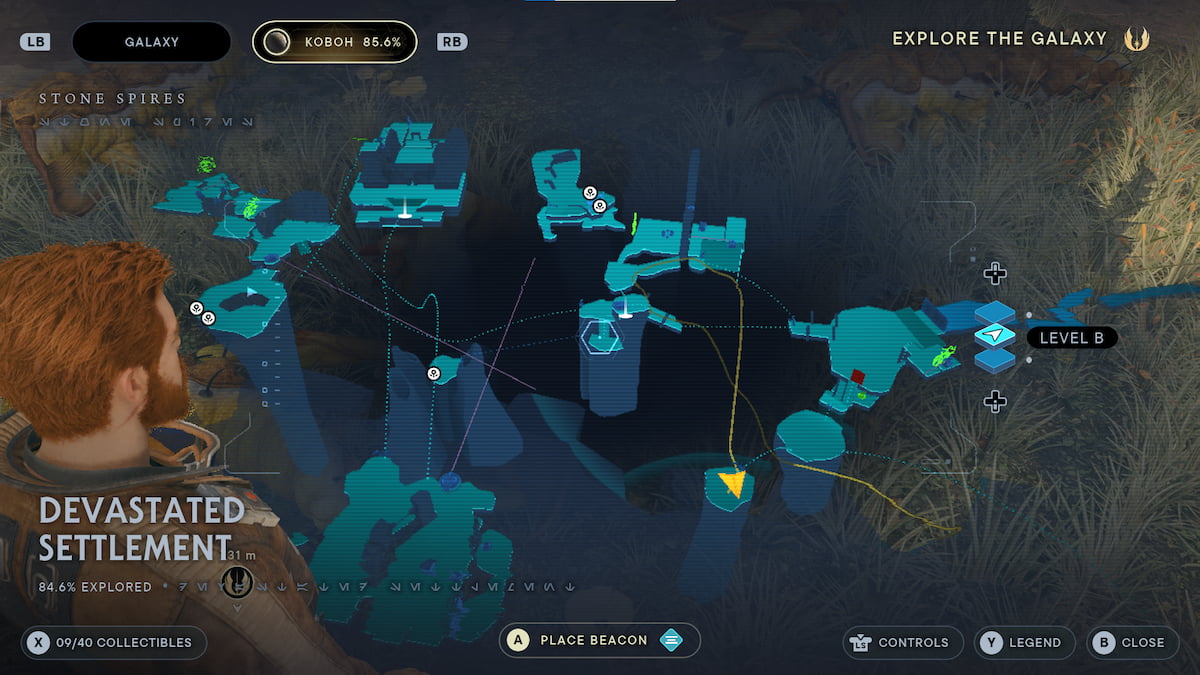Screen dimensions: 1200x675
Task: Move down one map level
Action: [x=994, y=402]
